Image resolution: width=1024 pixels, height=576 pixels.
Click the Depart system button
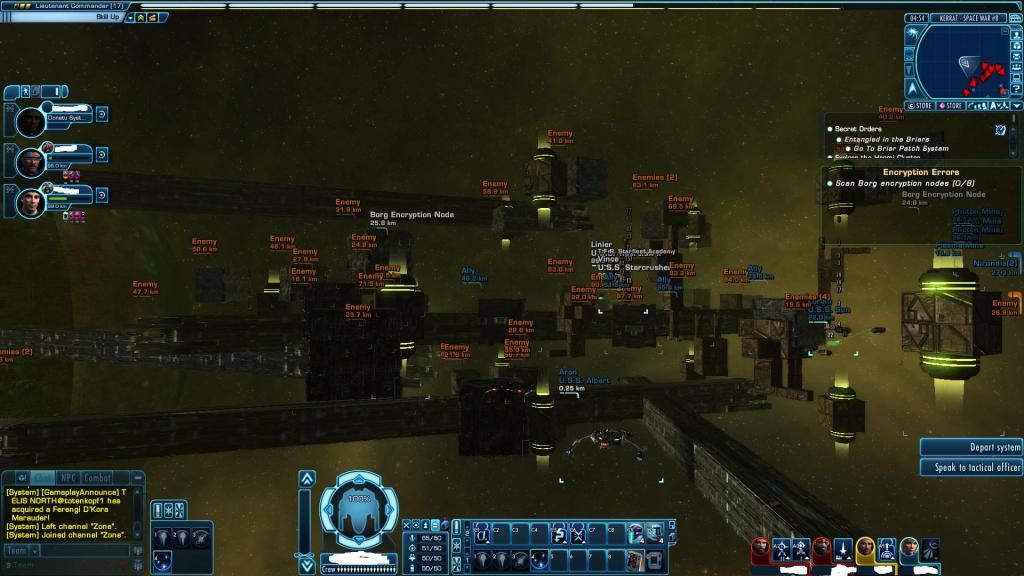[x=971, y=448]
